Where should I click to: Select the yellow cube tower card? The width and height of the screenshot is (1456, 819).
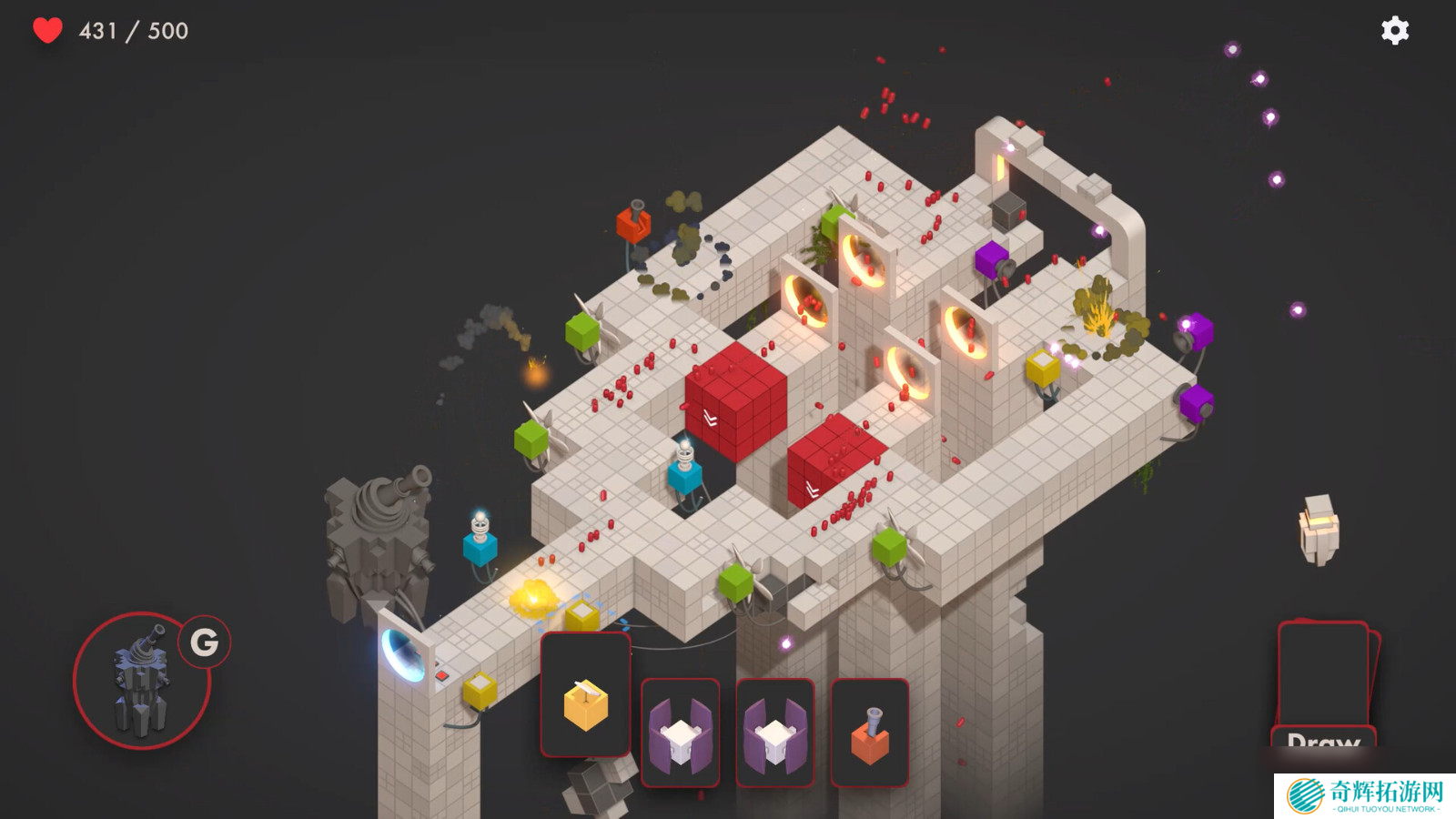click(585, 696)
